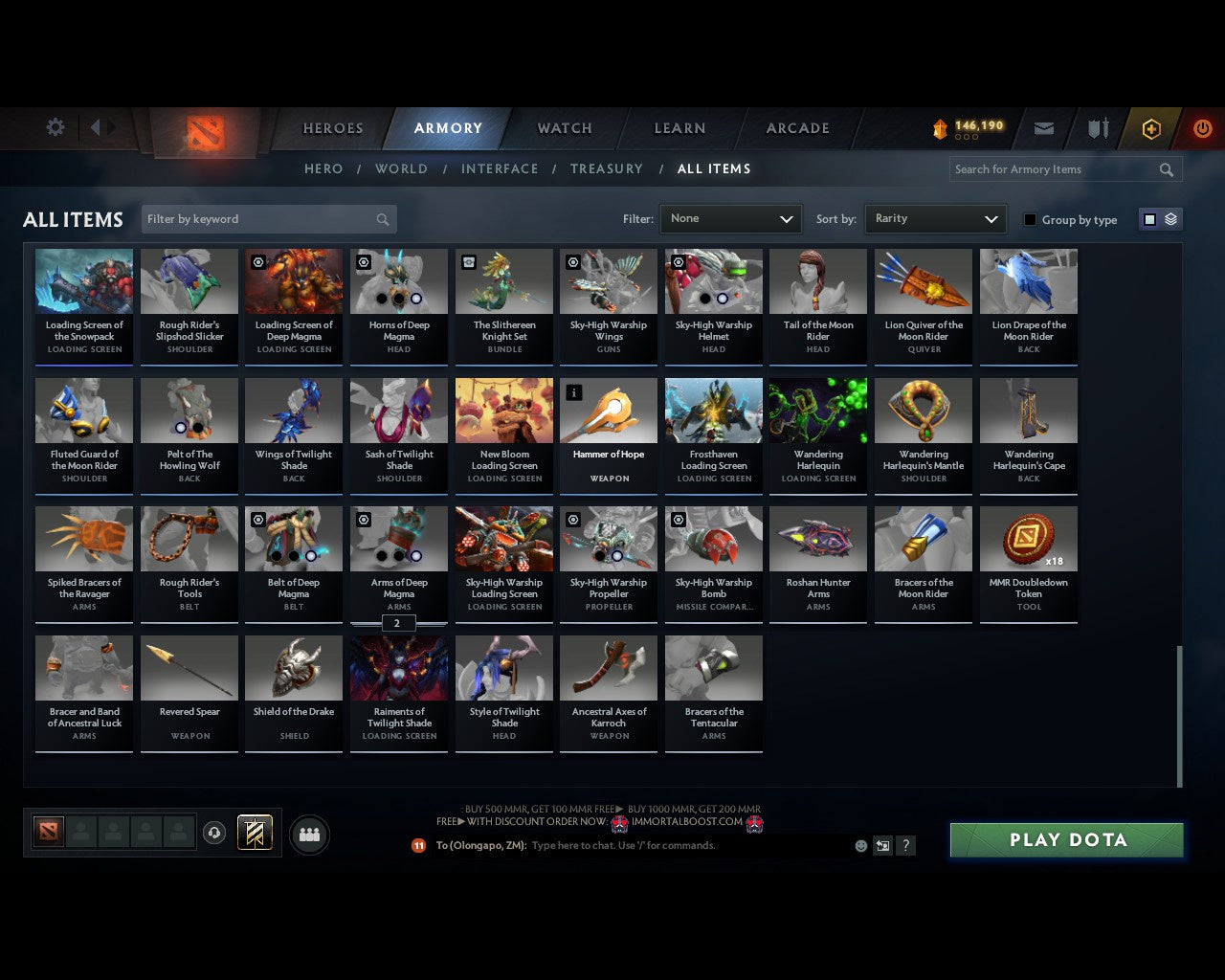Image resolution: width=1225 pixels, height=980 pixels.
Task: Click the question mark help button near chat
Action: [905, 846]
